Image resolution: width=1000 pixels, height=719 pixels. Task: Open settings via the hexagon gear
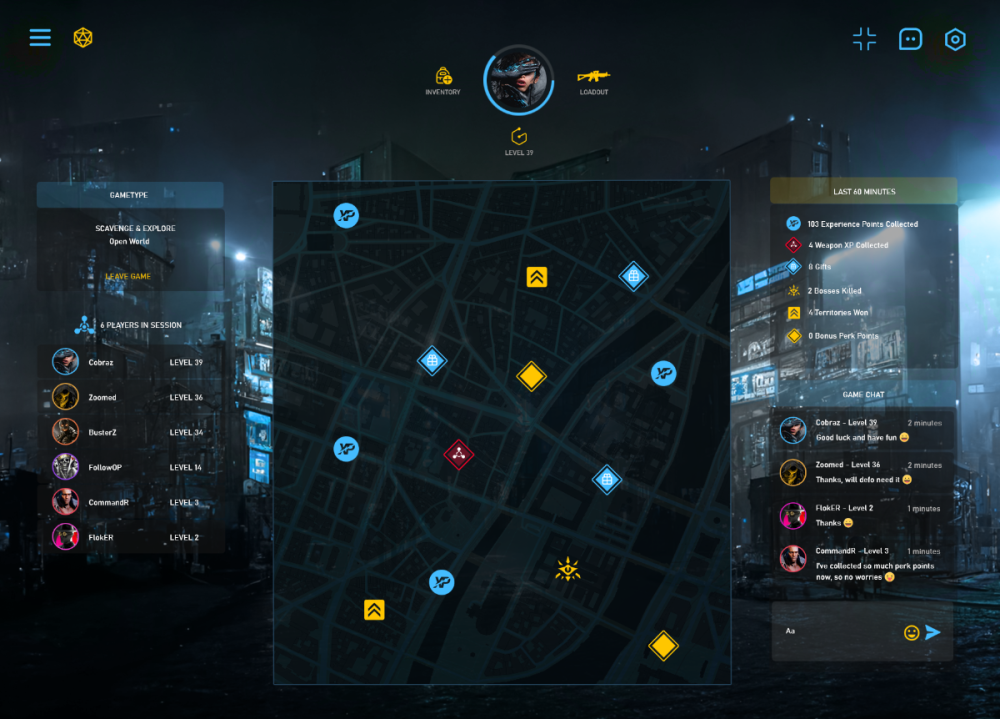pos(955,39)
